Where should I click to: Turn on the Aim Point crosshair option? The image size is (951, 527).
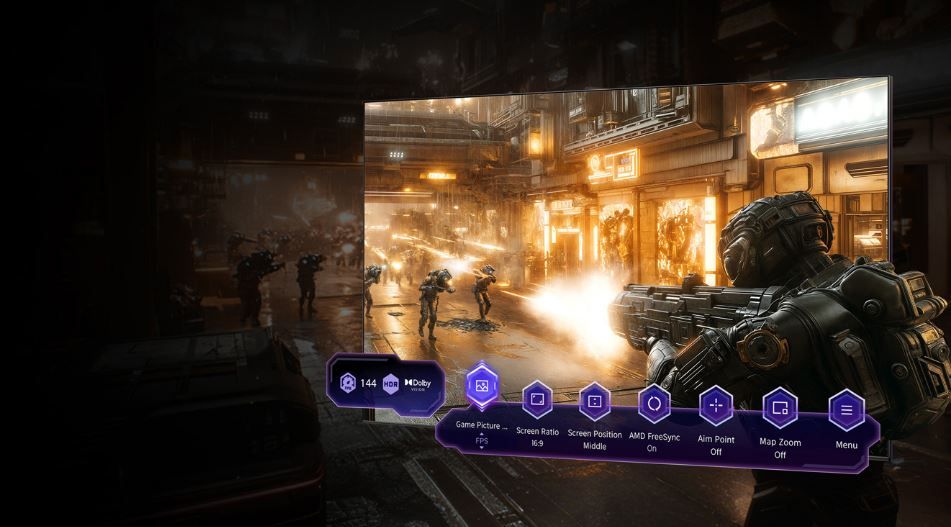tap(716, 406)
